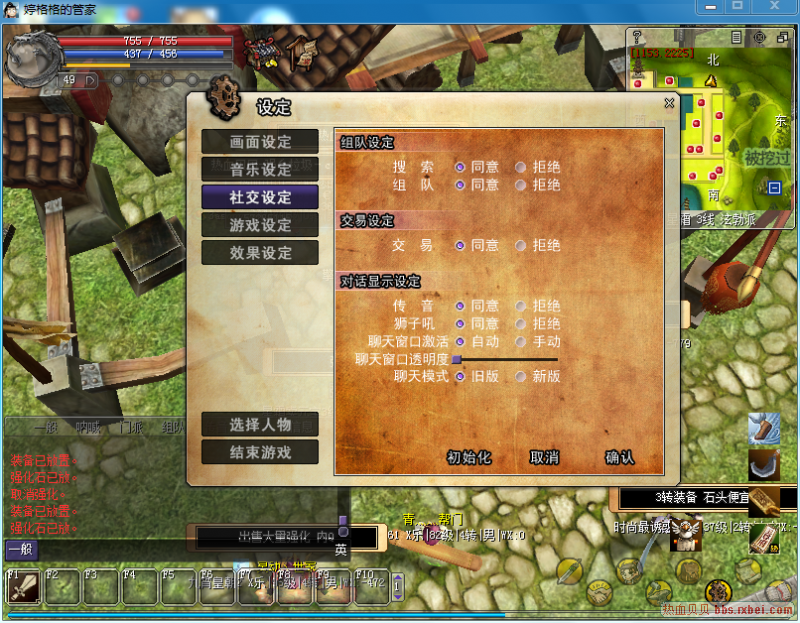Set 传音 whispers to 拒绝
Screen dimensions: 800x623
pos(521,306)
